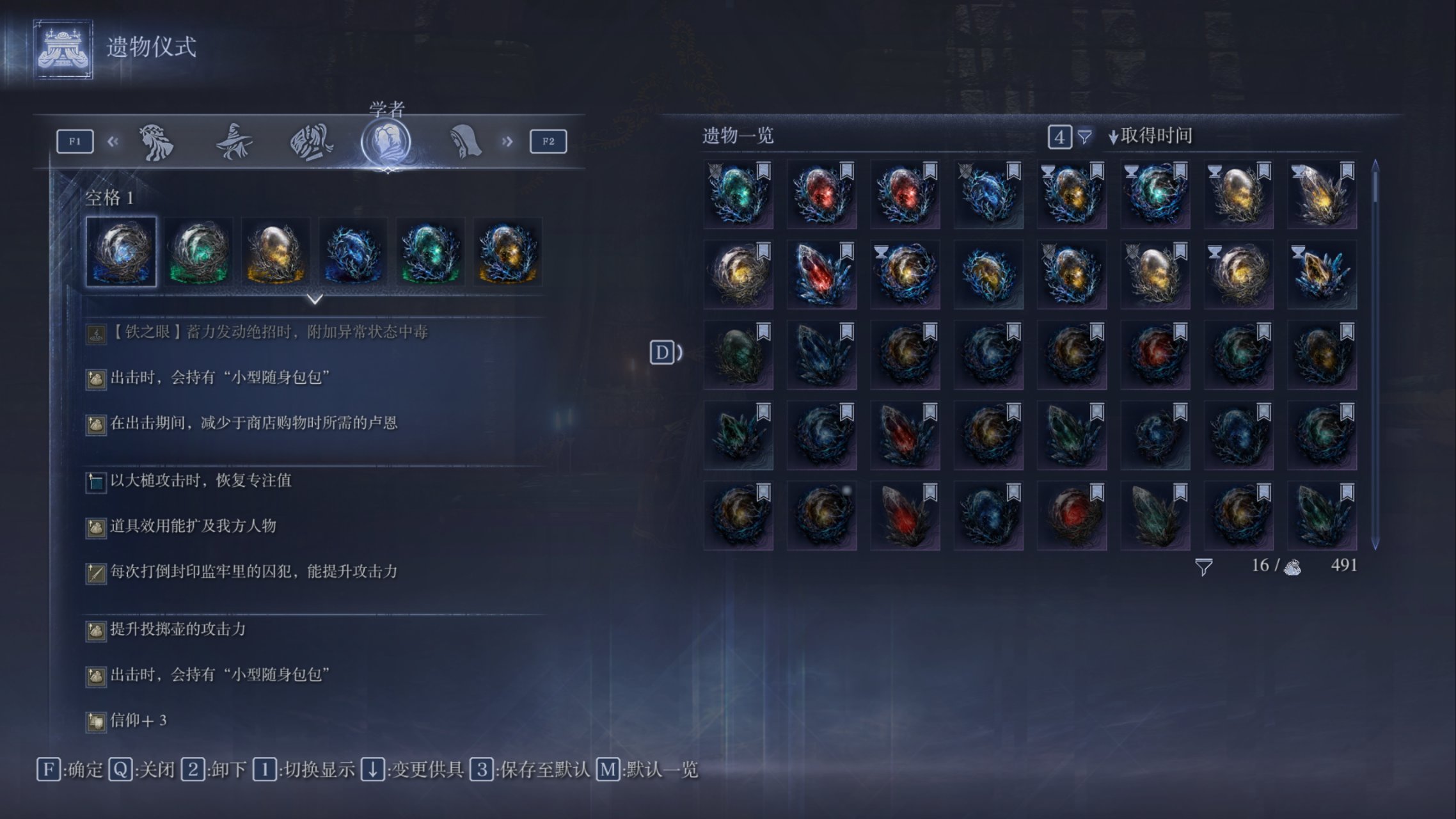Click the right double-arrow to cycle characters
The image size is (1456, 819).
pyautogui.click(x=507, y=141)
